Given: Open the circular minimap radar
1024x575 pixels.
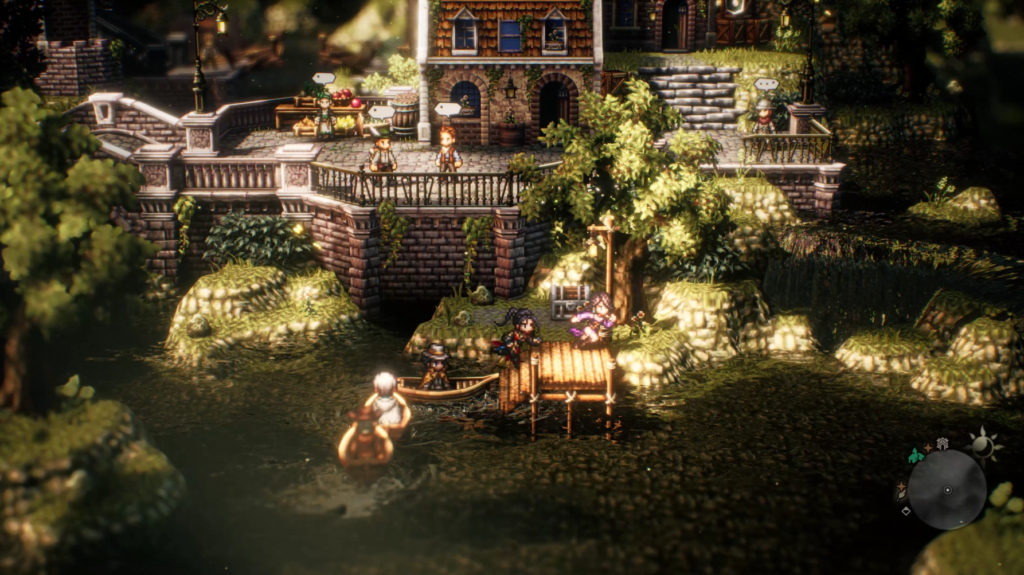Looking at the screenshot, I should [x=946, y=489].
